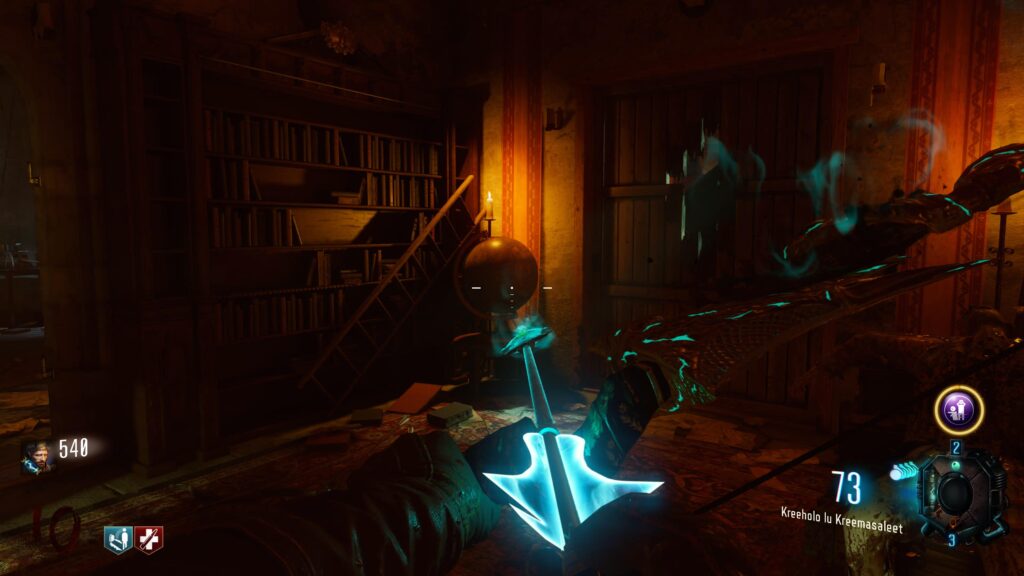The width and height of the screenshot is (1024, 576).
Task: Click the player character portrait
Action: 36,455
